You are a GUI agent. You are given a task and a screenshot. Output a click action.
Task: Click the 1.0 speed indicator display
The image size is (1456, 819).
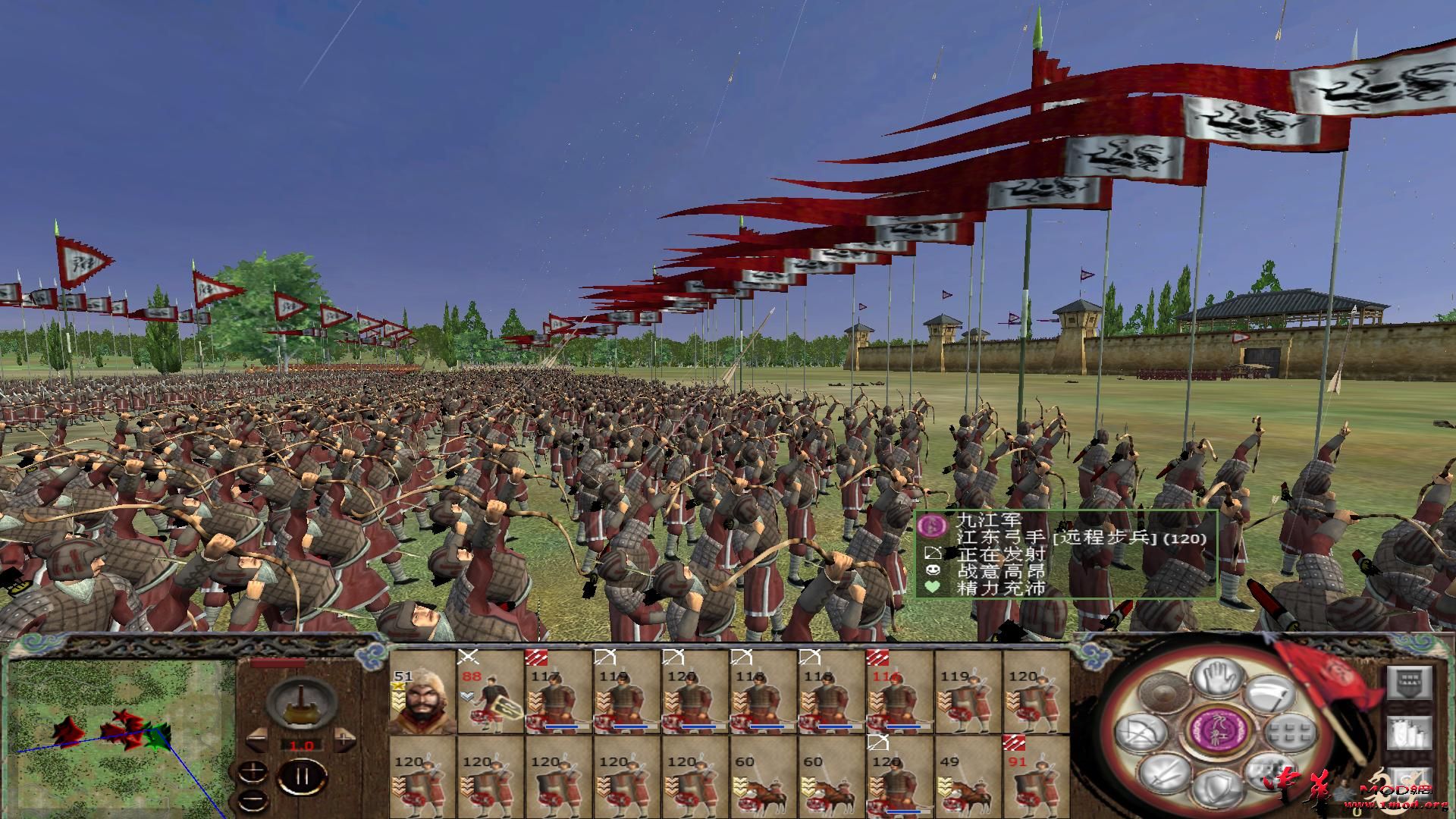(x=302, y=746)
